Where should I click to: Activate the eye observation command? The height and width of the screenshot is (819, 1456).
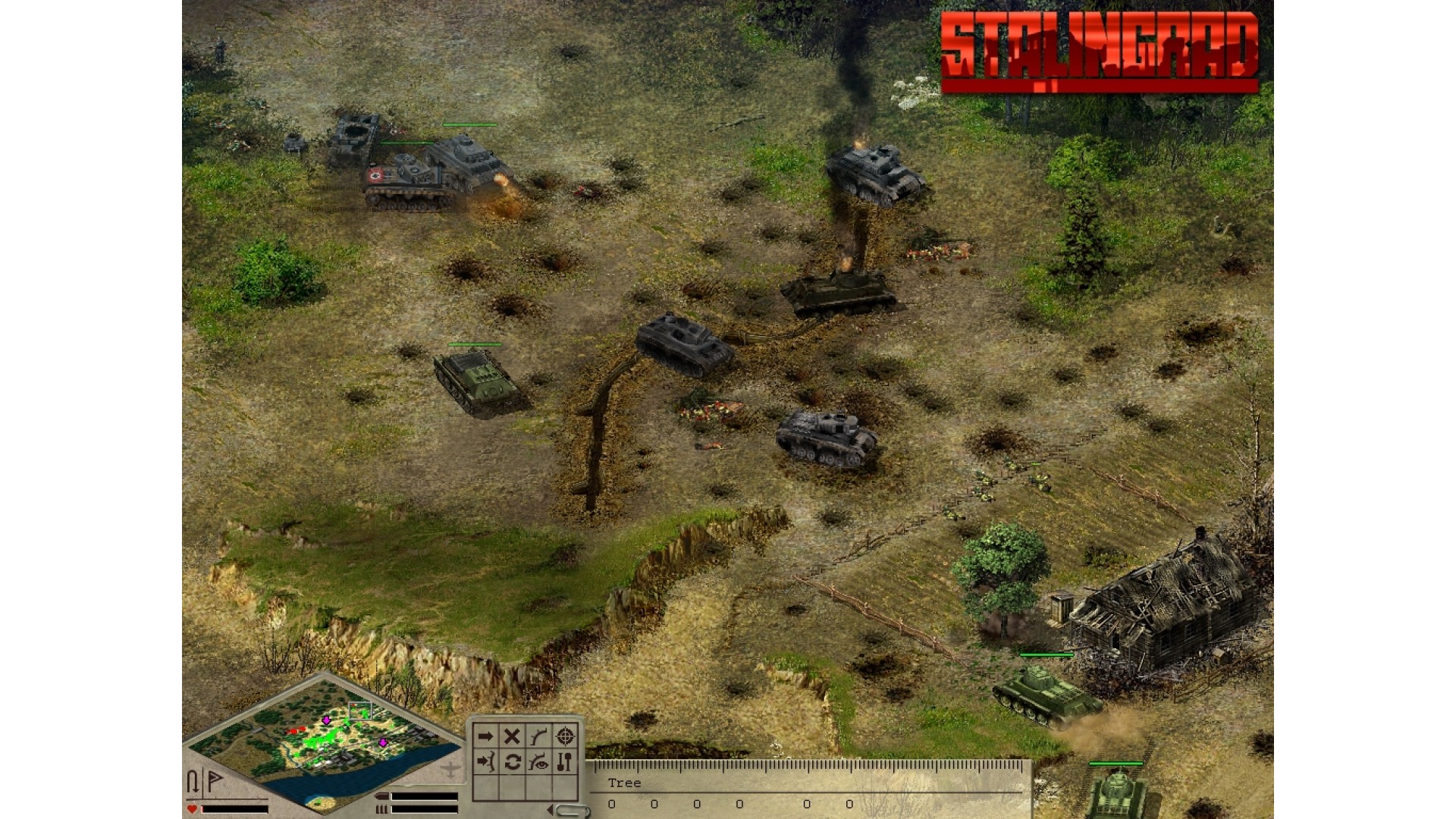point(538,761)
